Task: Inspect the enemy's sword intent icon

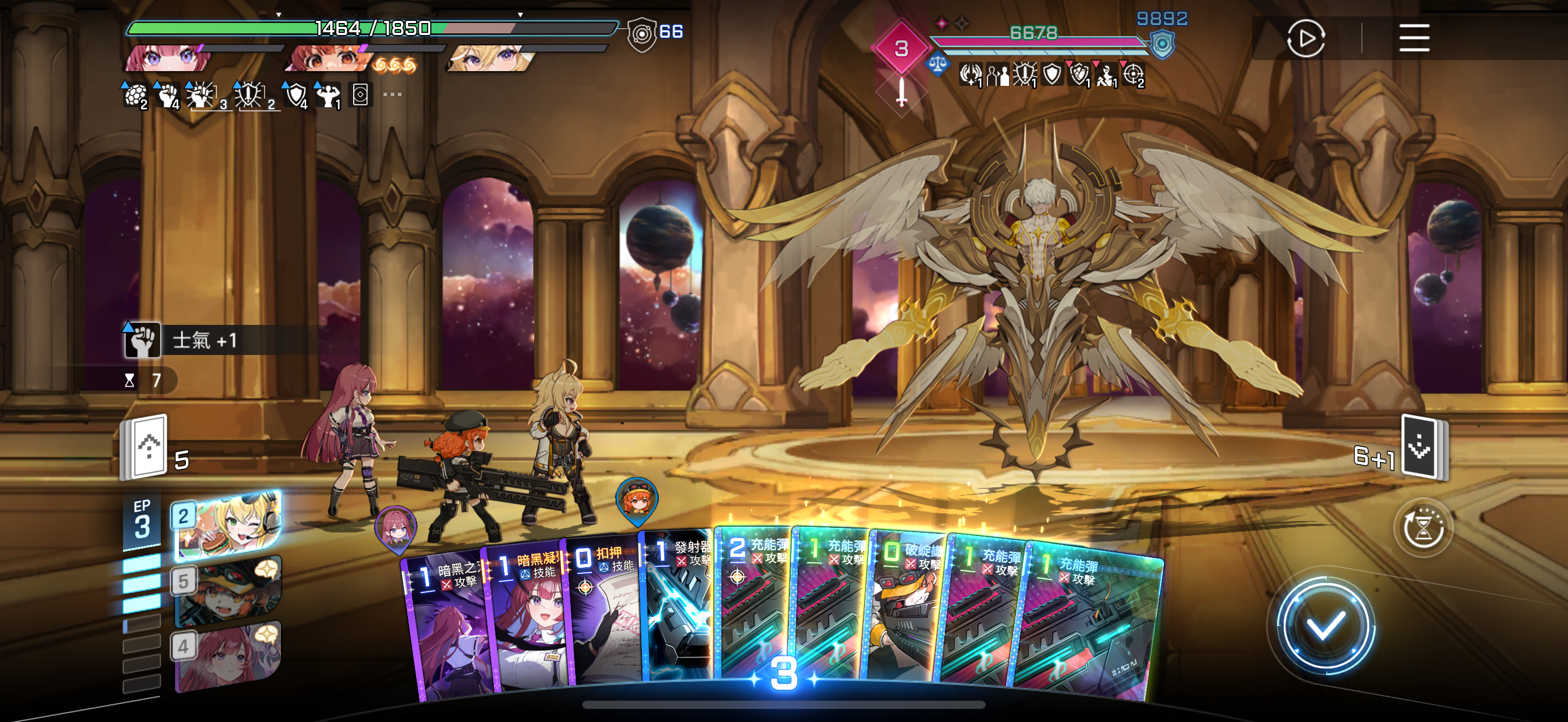Action: tap(902, 93)
